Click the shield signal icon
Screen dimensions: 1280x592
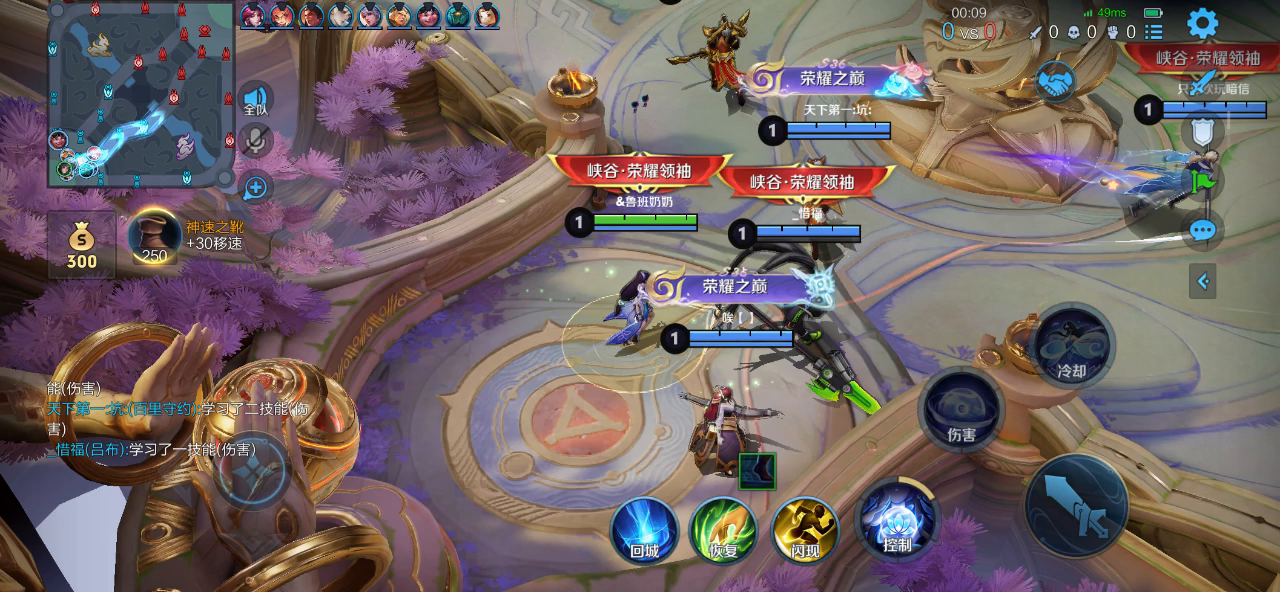click(1202, 131)
